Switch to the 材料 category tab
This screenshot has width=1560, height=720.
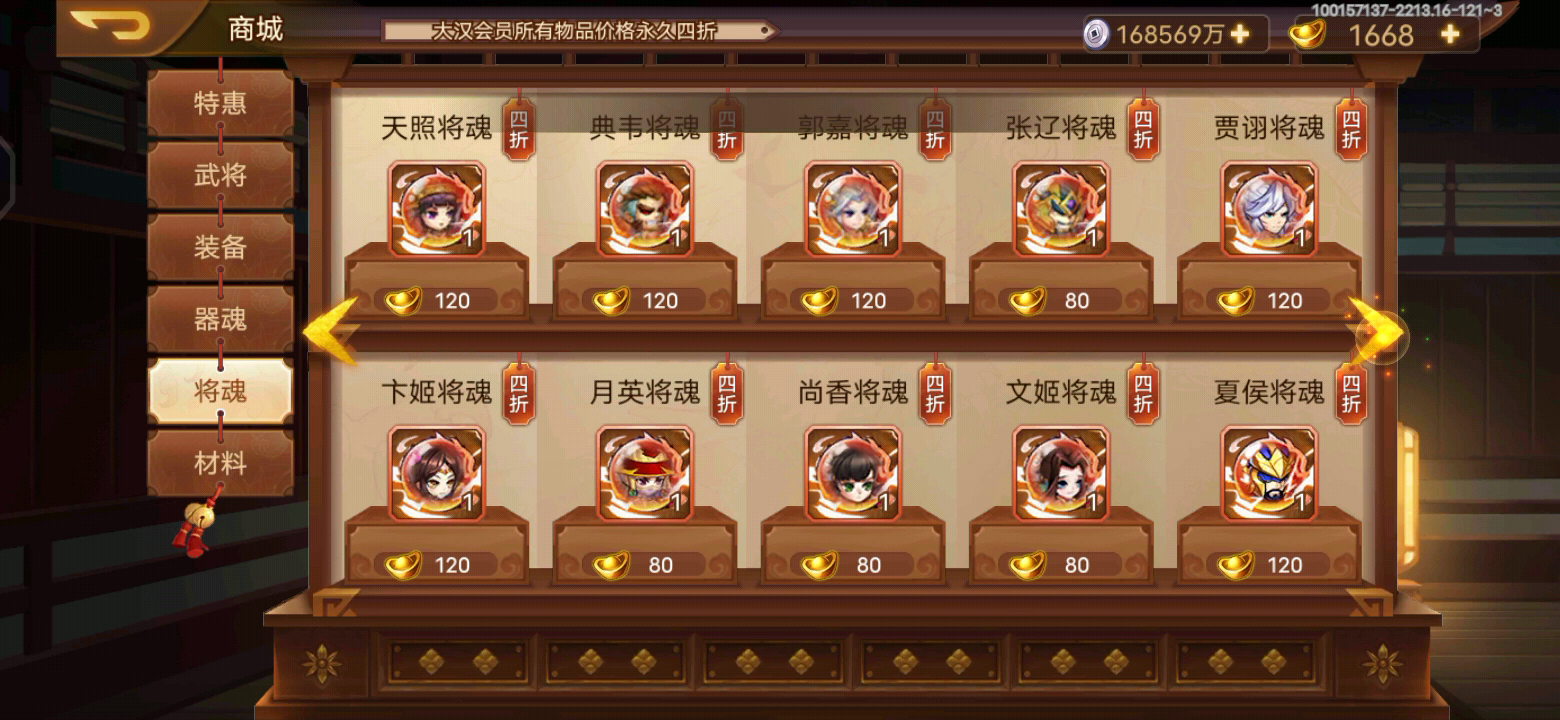[x=221, y=459]
